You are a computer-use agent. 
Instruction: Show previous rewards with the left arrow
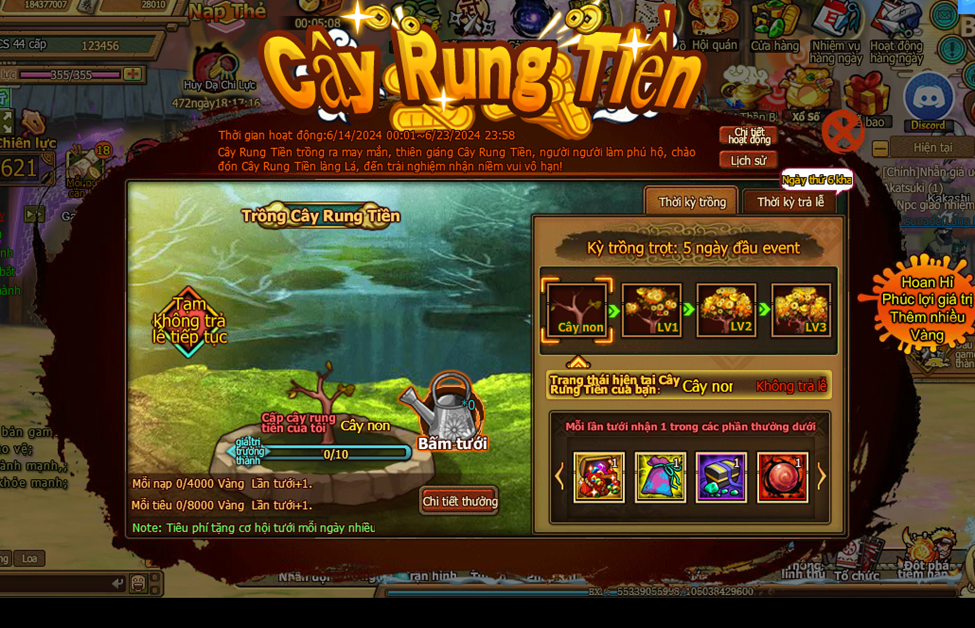coord(559,477)
